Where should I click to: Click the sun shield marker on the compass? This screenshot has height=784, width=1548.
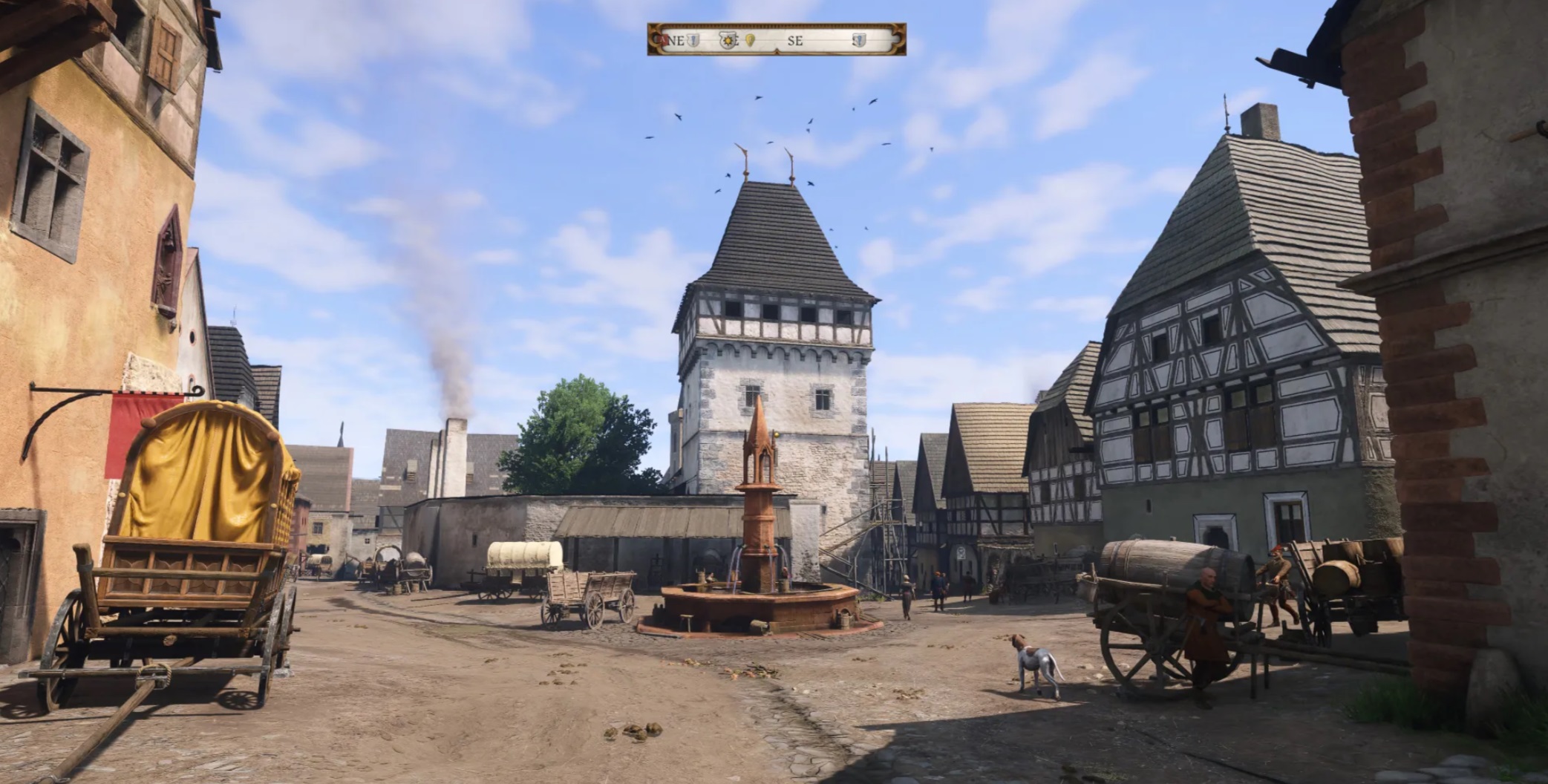728,40
